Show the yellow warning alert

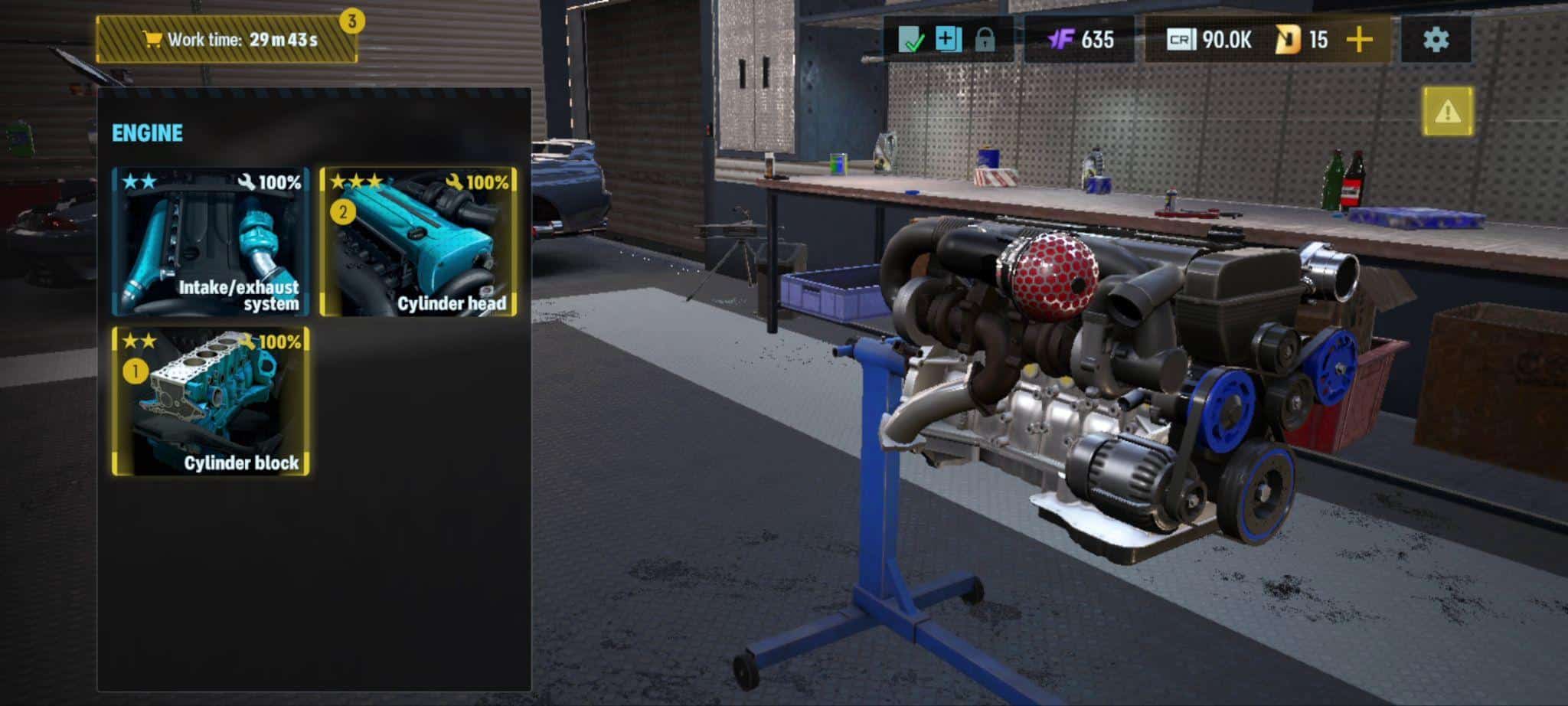[x=1448, y=112]
